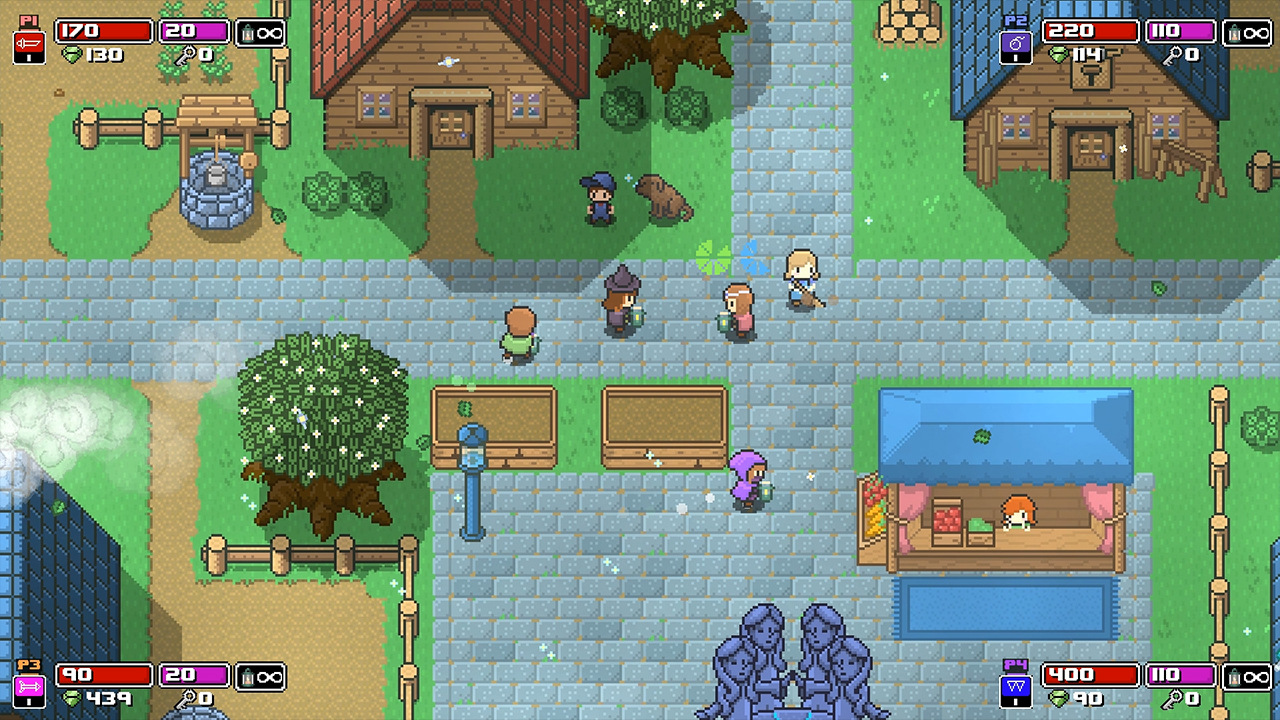This screenshot has height=720, width=1280.
Task: Click Player 4's health bar showing 400
Action: [x=1090, y=675]
